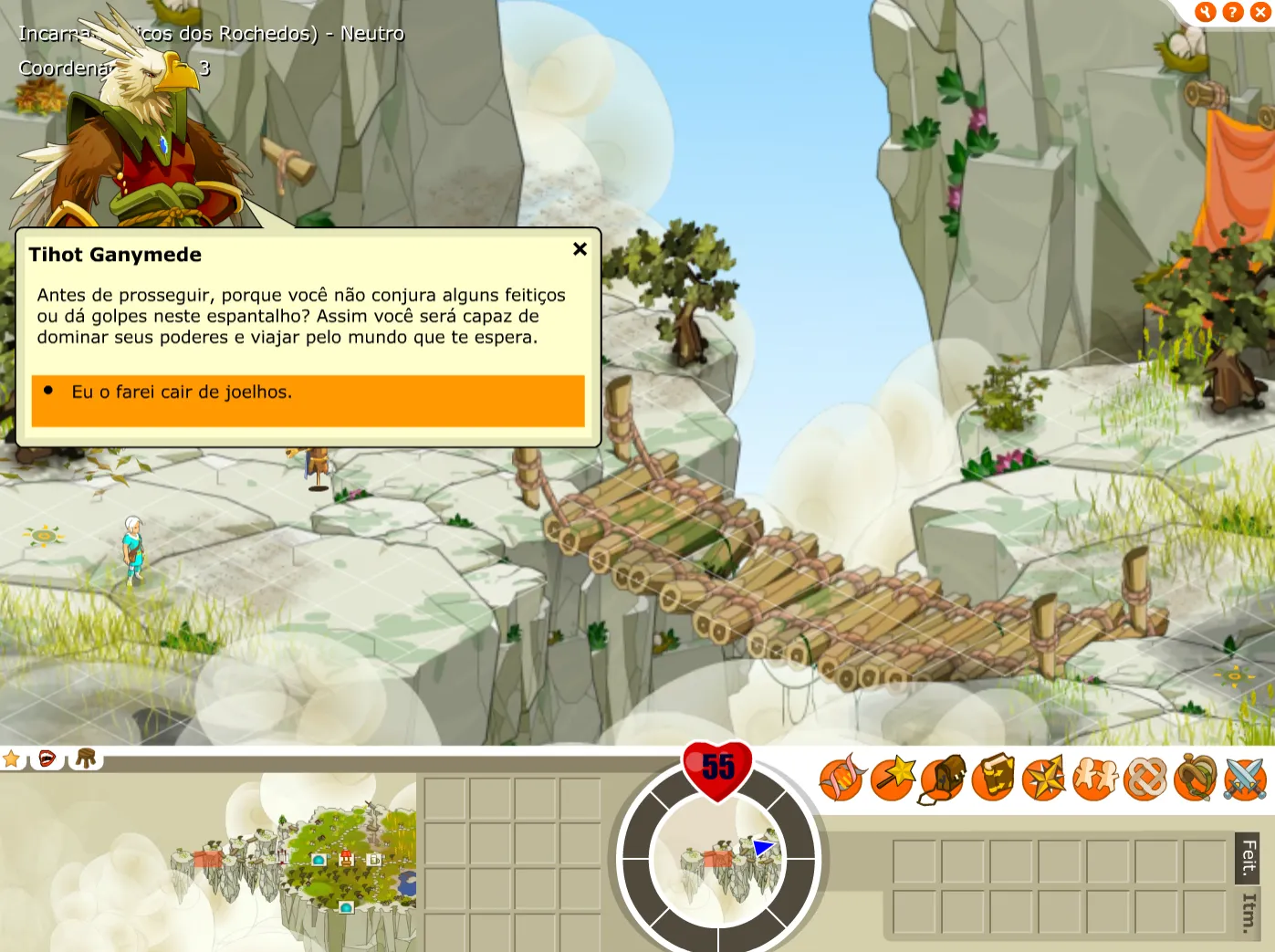Viewport: 1275px width, 952px height.
Task: Select the star tab above the minimap panel
Action: tap(12, 759)
